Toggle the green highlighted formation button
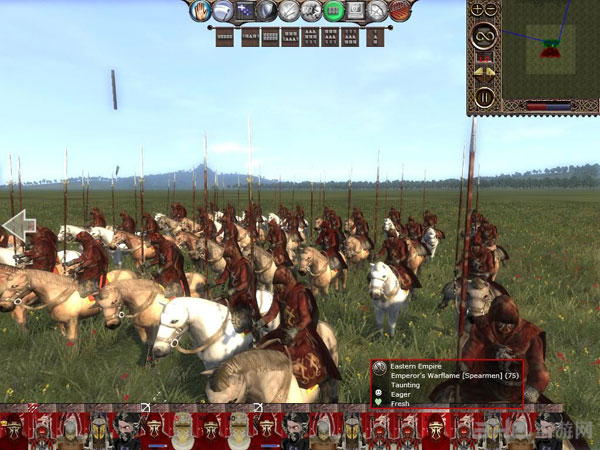This screenshot has height=450, width=600. 334,11
